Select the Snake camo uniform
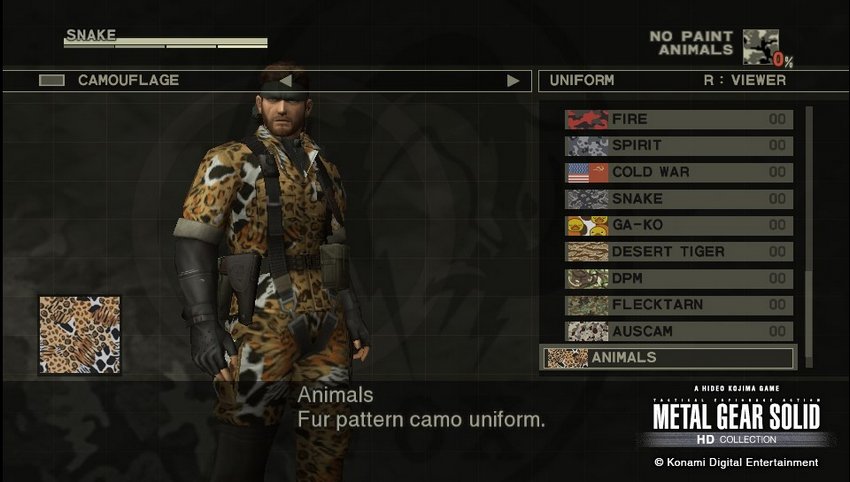The width and height of the screenshot is (850, 482). (678, 199)
